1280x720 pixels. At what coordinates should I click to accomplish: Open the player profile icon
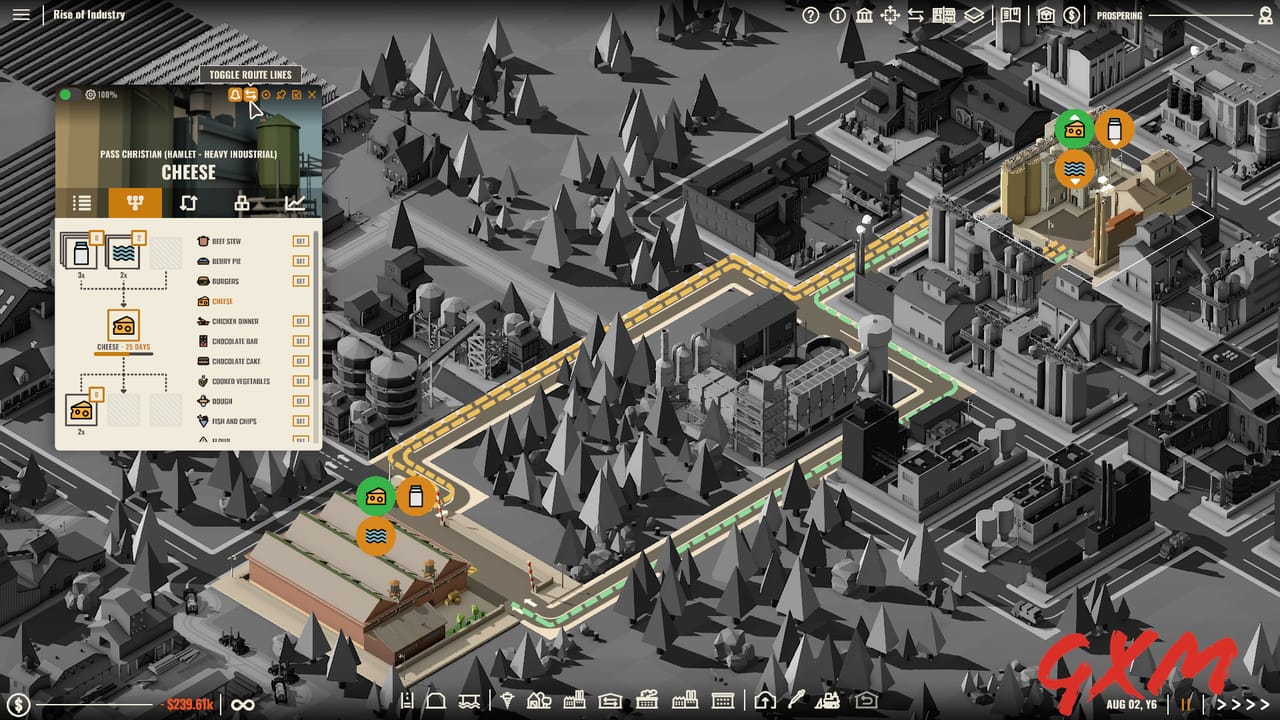click(x=1266, y=15)
